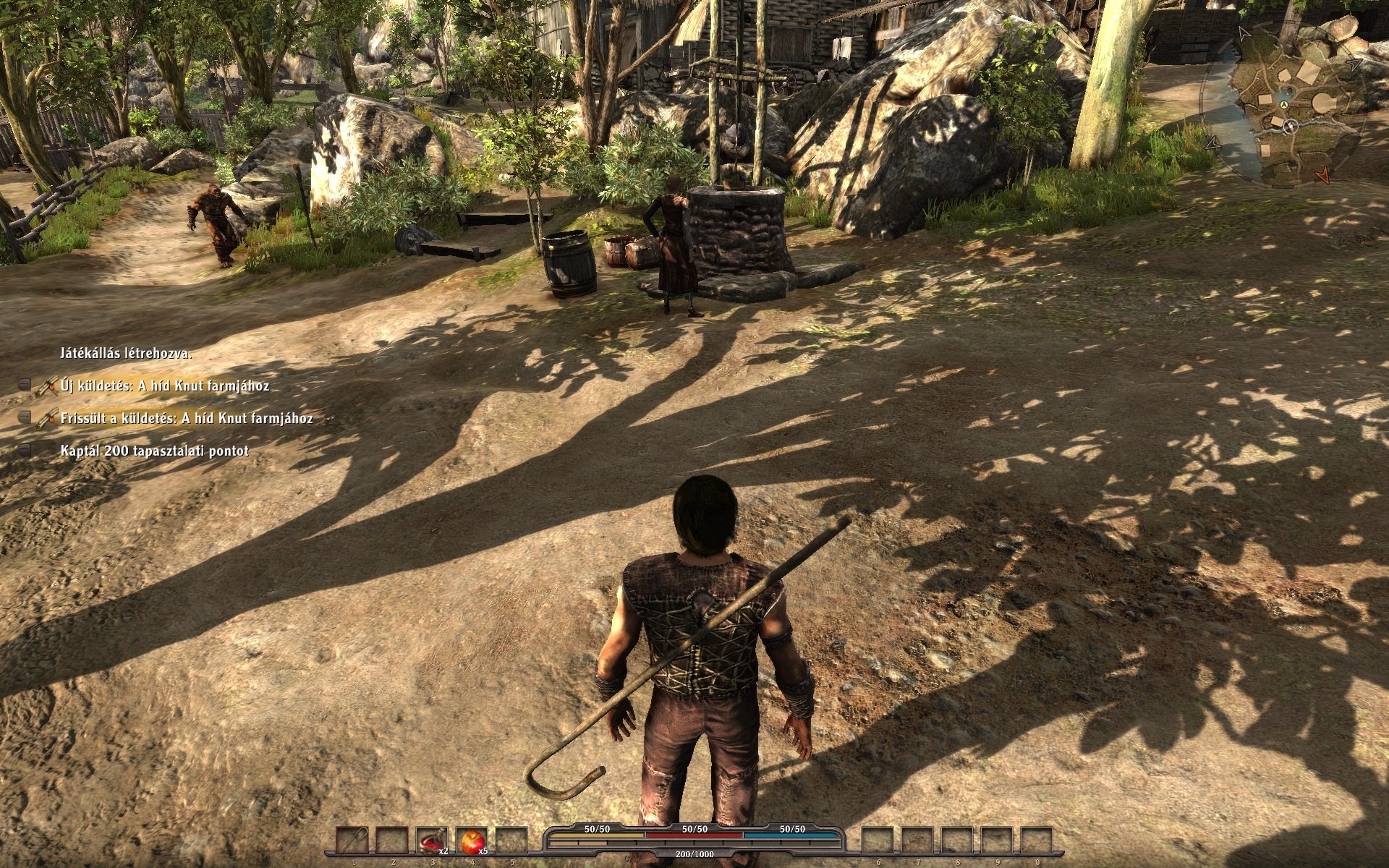Open the updated quest notification entry
Screen dimensions: 1389x868
tap(186, 419)
